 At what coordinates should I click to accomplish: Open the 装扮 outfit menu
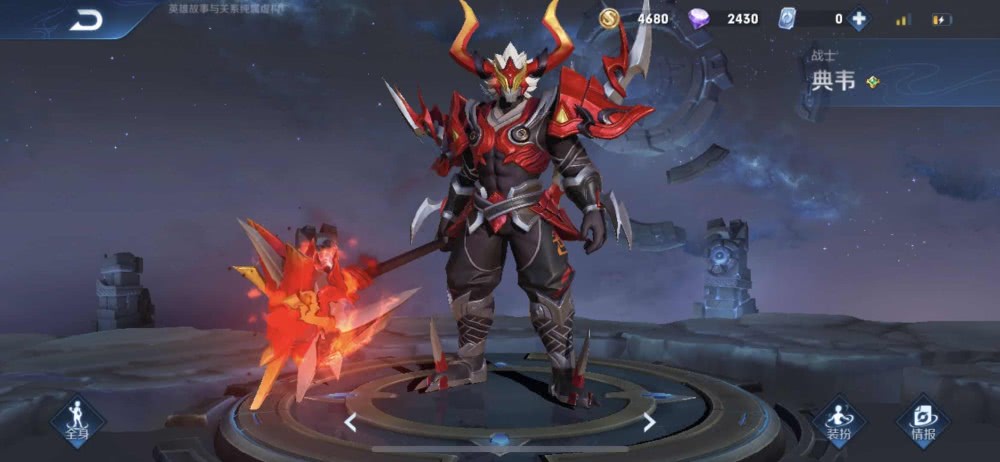click(x=838, y=421)
